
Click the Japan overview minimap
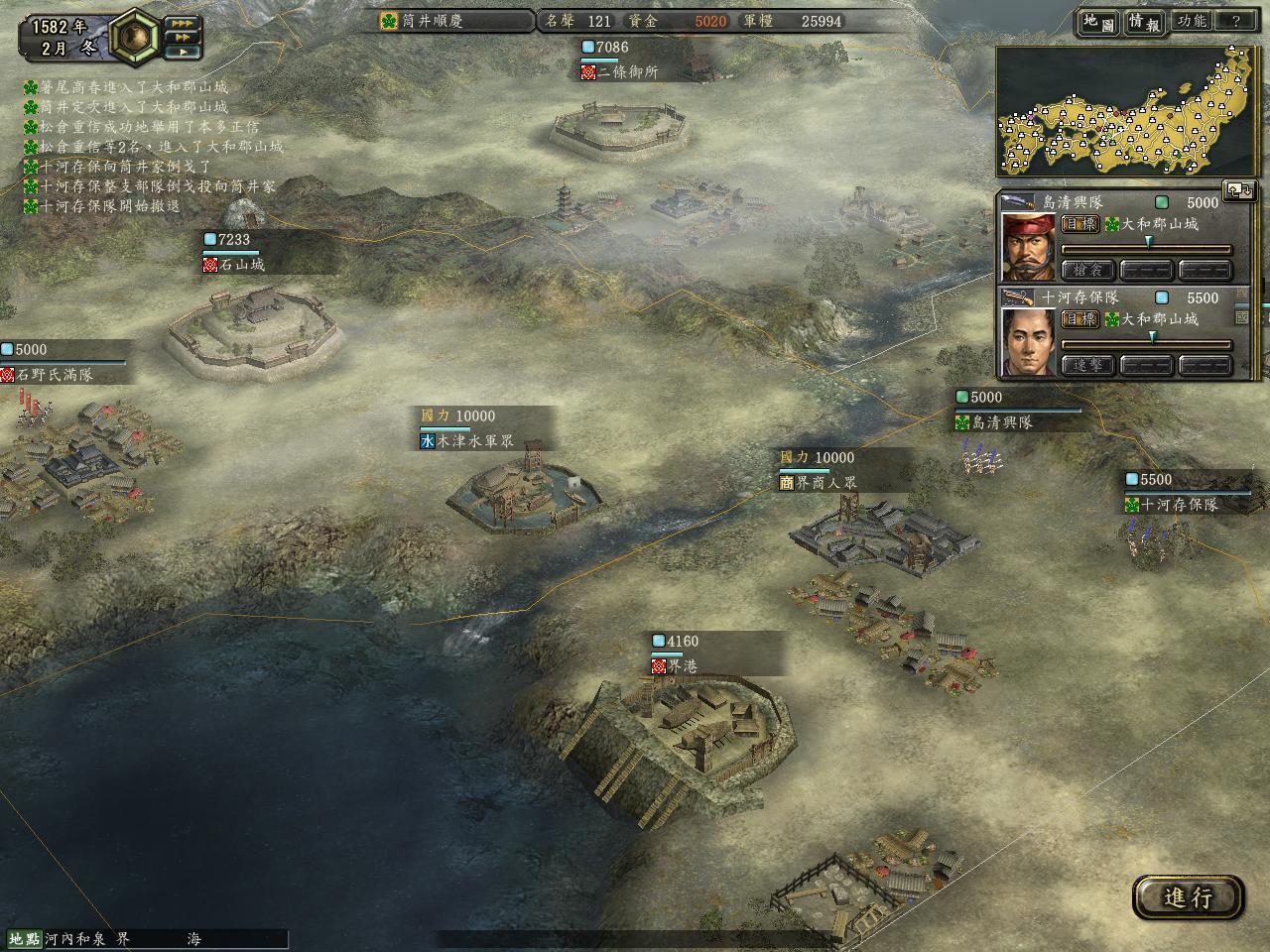1129,111
